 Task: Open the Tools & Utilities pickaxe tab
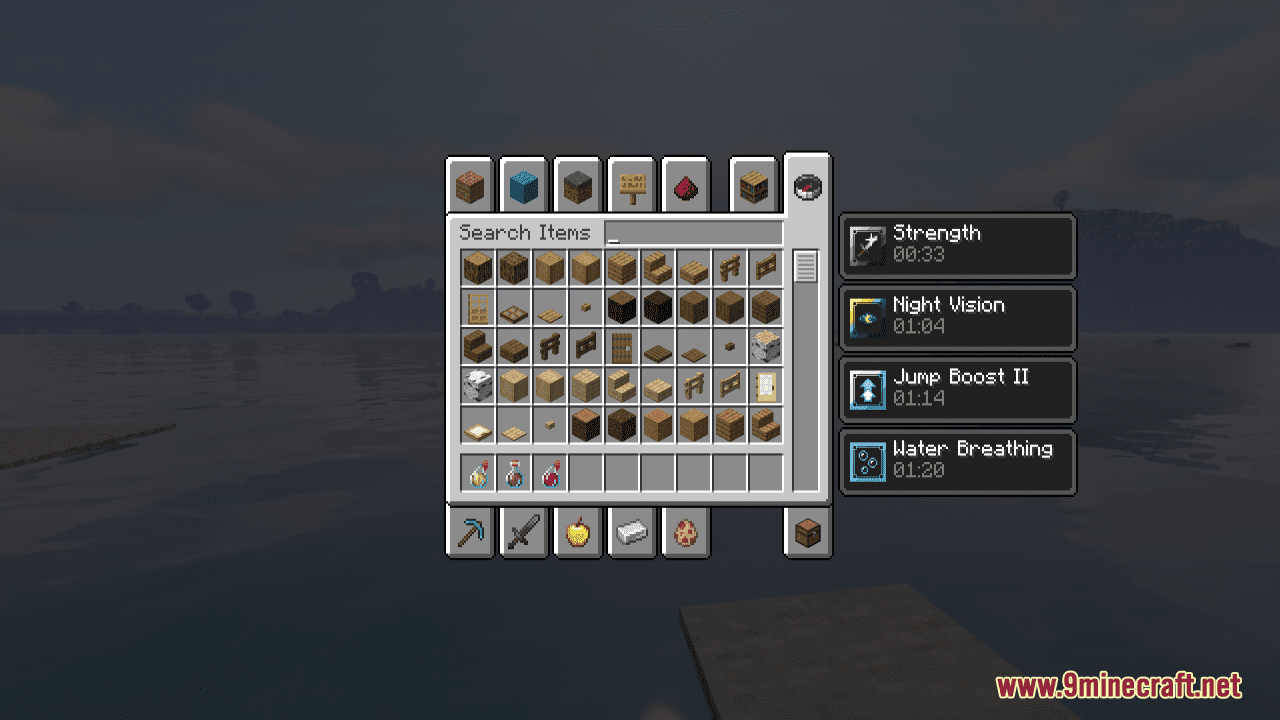[x=469, y=532]
